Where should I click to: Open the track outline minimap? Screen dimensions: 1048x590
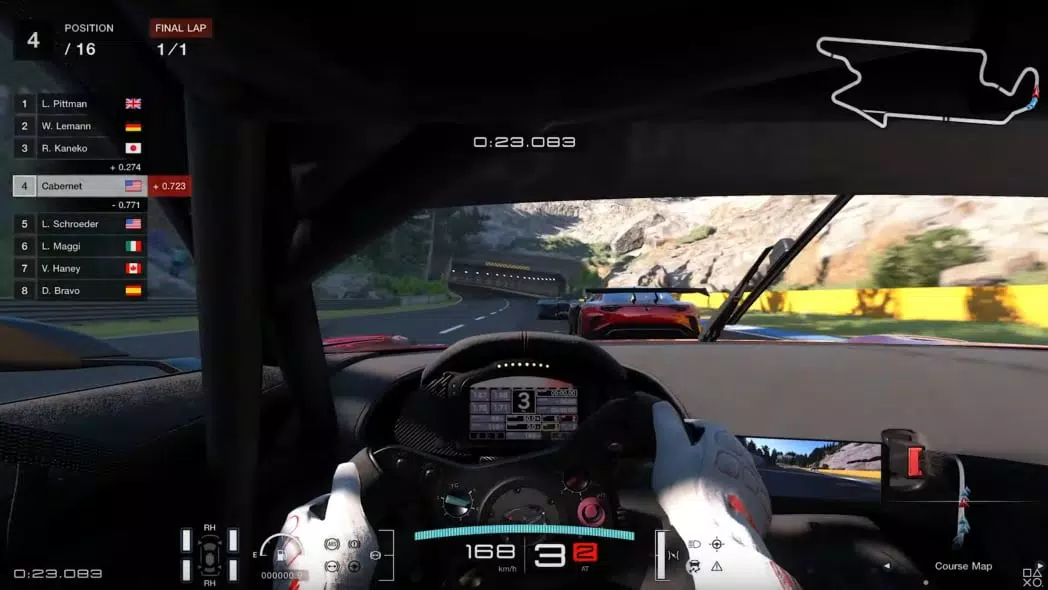(x=925, y=80)
